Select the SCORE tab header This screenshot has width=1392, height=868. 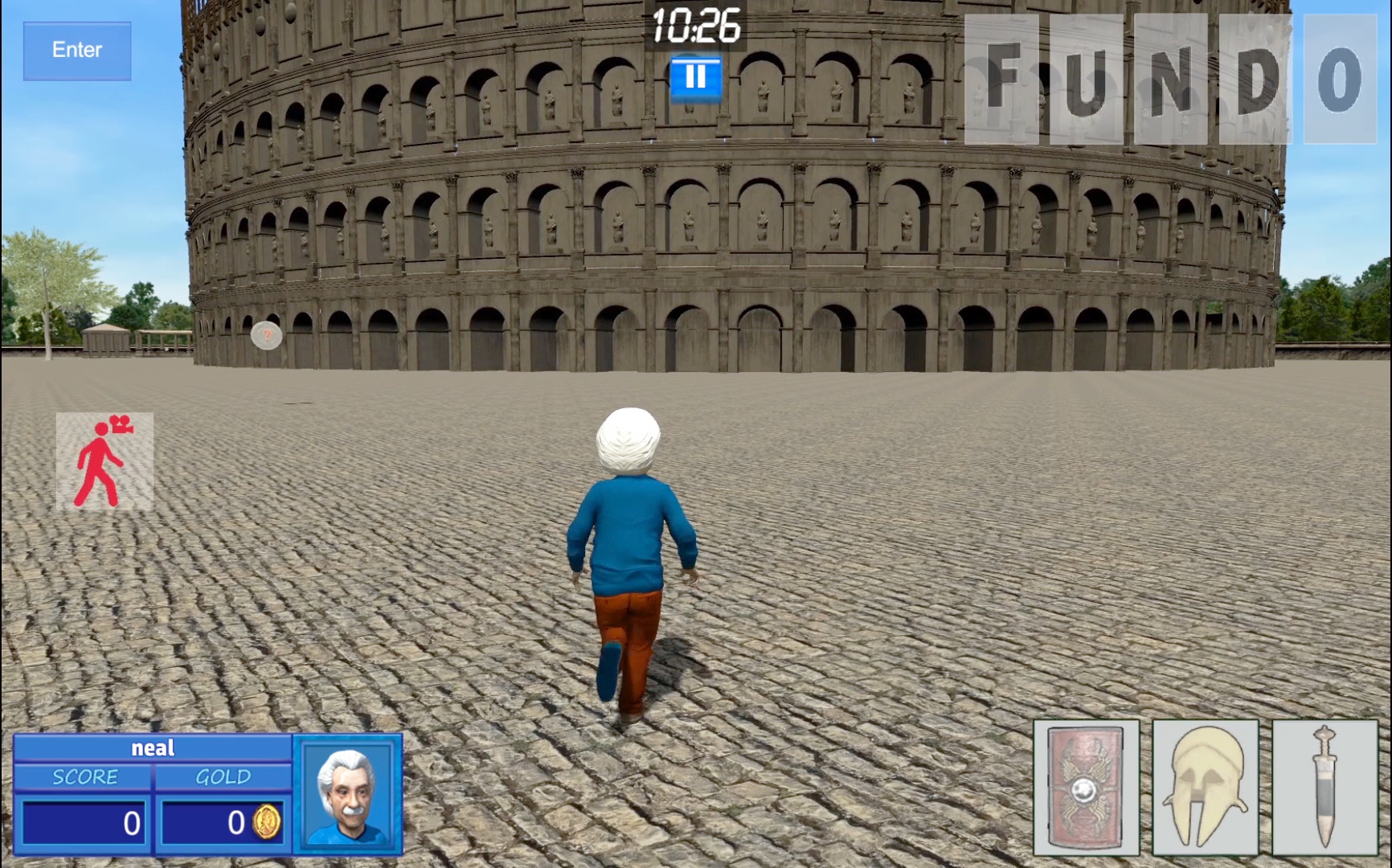click(x=84, y=776)
